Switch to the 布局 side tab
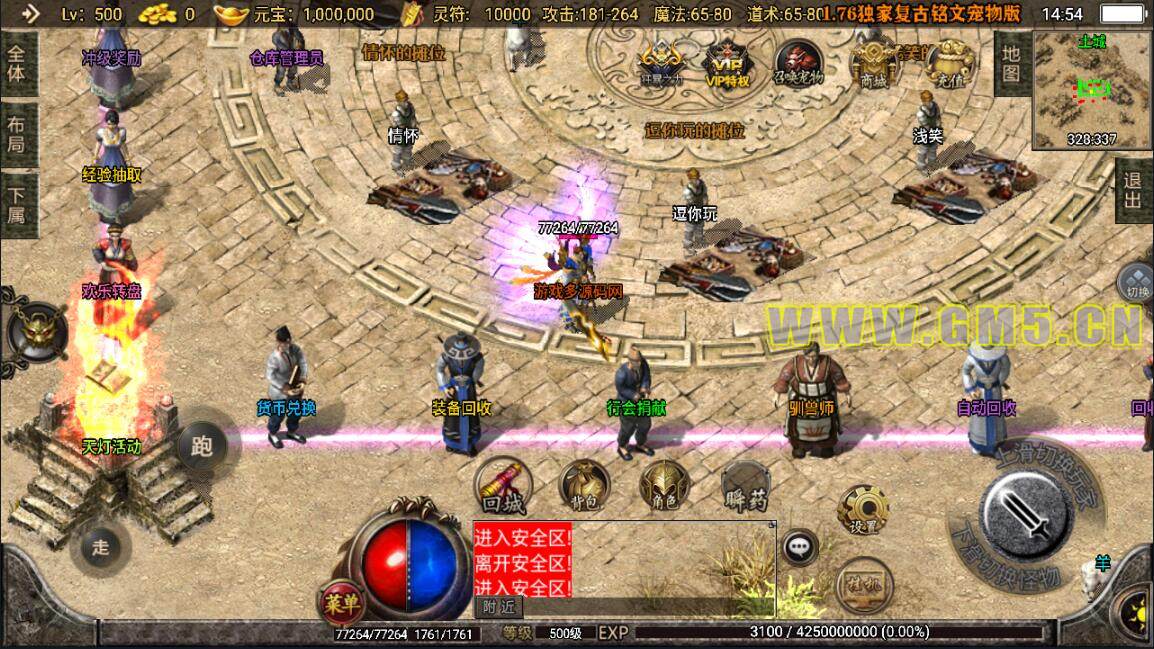 tap(17, 136)
